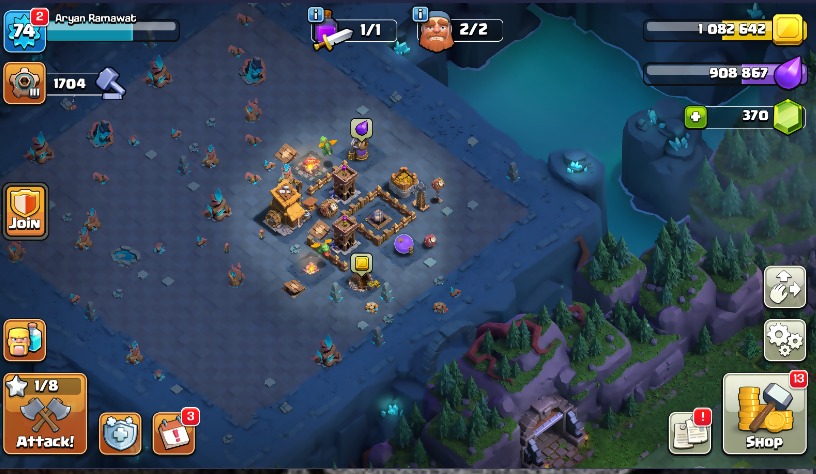Open the settings gears menu
The image size is (816, 474).
784,340
